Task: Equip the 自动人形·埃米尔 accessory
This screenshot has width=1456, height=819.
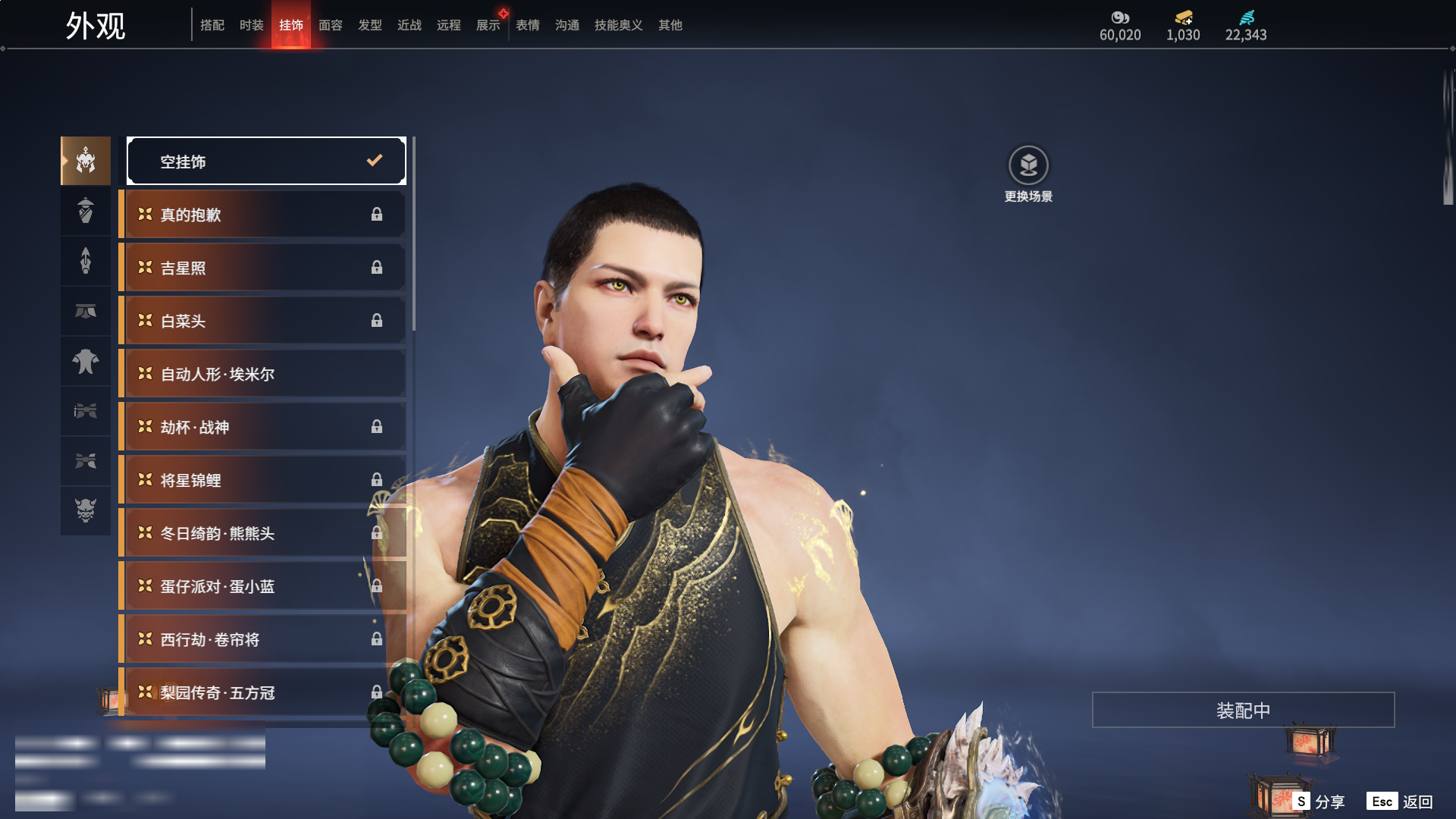Action: [262, 374]
